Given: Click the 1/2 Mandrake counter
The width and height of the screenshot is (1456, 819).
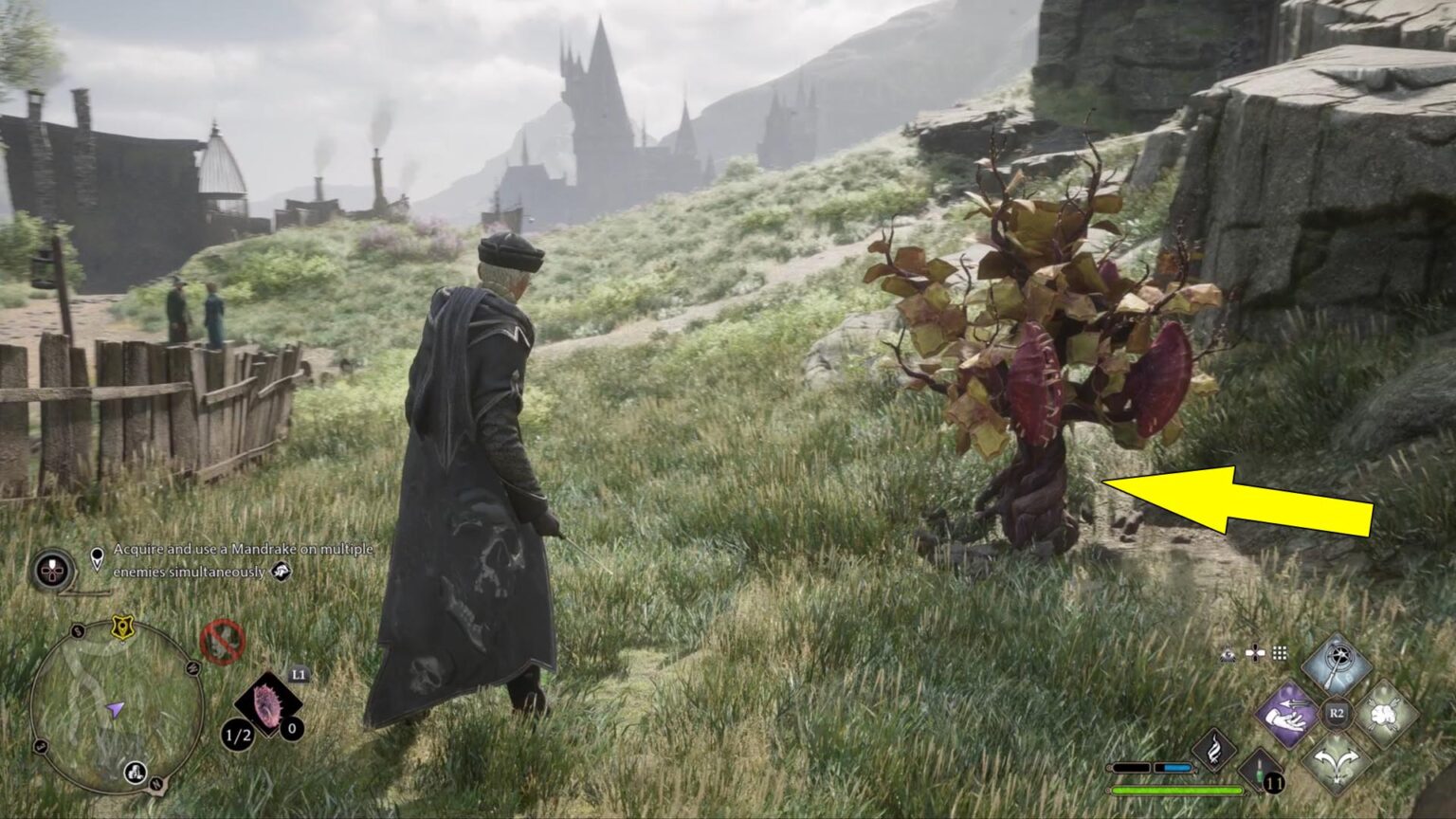Looking at the screenshot, I should click(235, 735).
